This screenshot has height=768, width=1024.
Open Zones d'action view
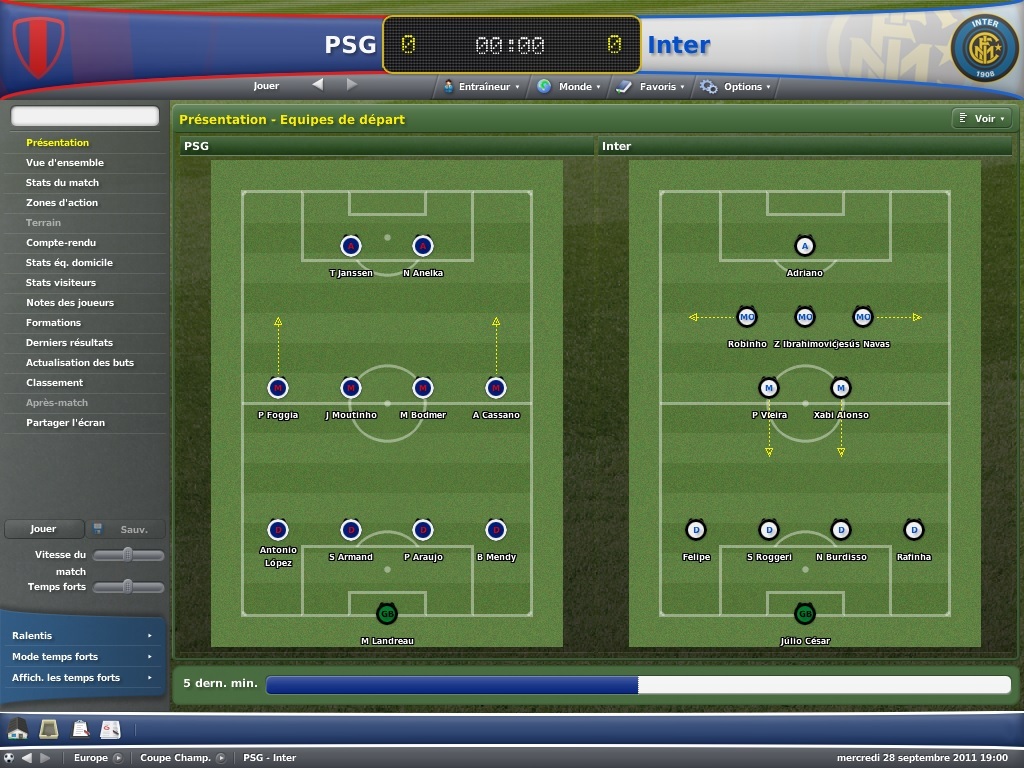click(62, 203)
